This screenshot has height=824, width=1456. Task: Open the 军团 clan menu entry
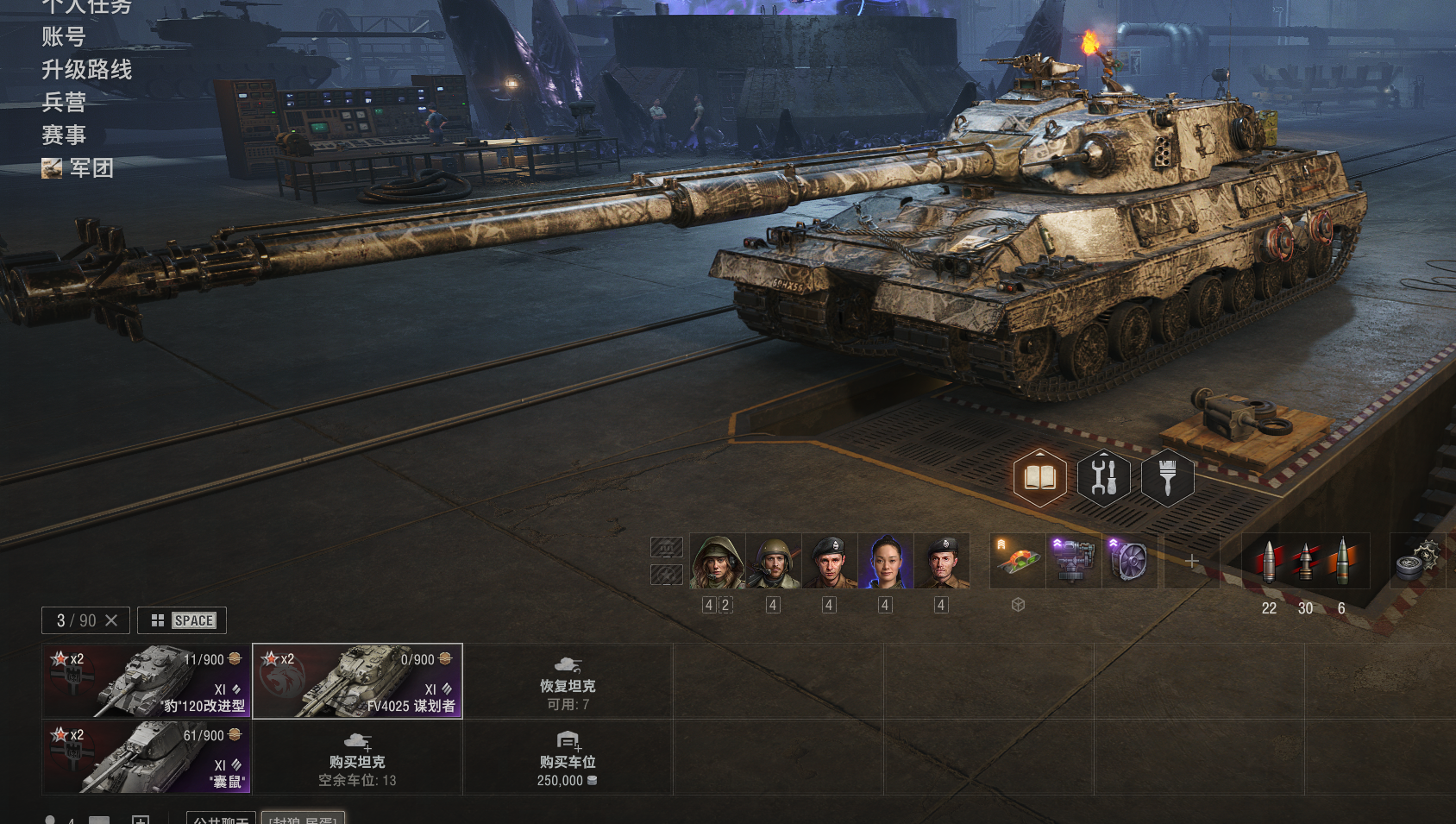point(91,168)
